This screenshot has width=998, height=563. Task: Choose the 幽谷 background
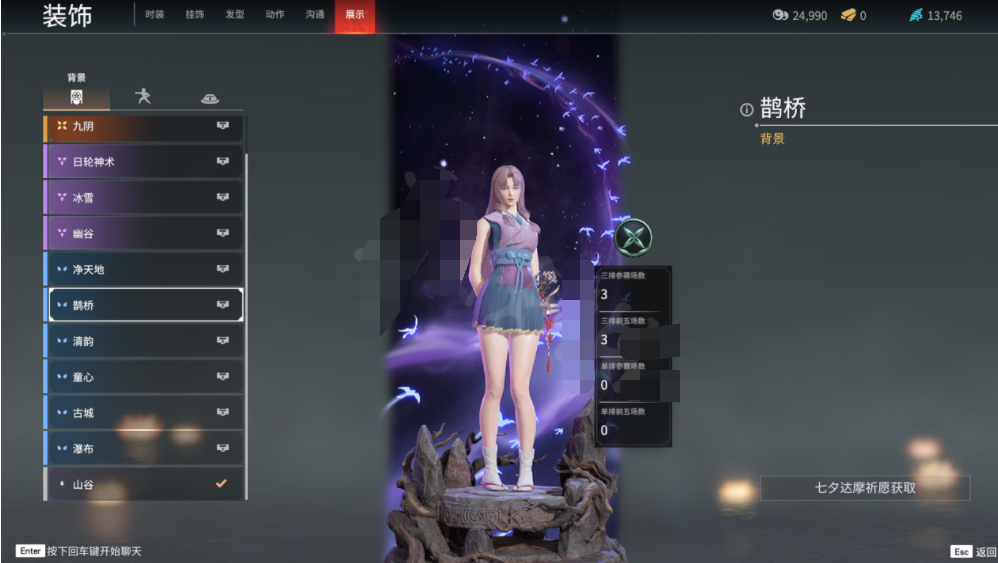coord(144,234)
